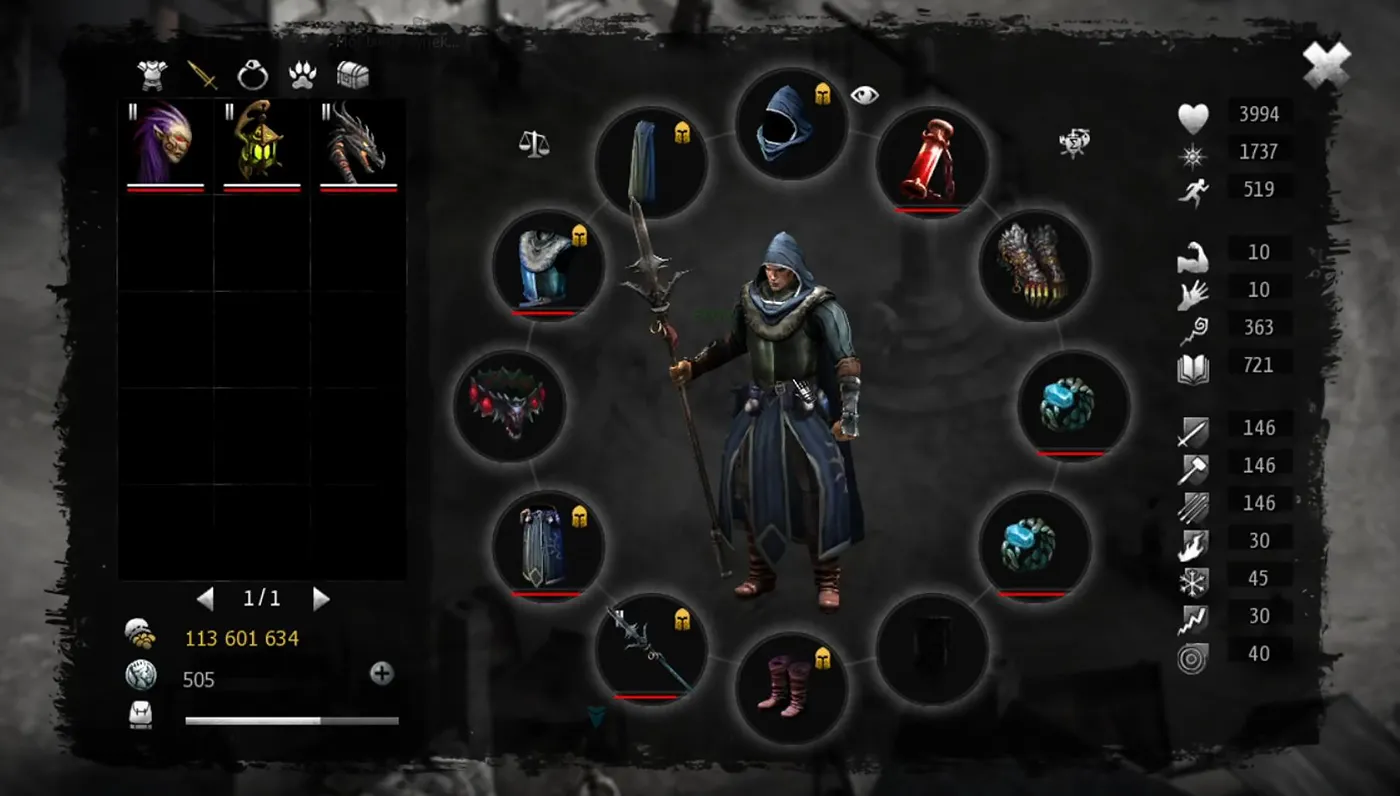
Task: Go to the previous inventory page
Action: pos(205,599)
